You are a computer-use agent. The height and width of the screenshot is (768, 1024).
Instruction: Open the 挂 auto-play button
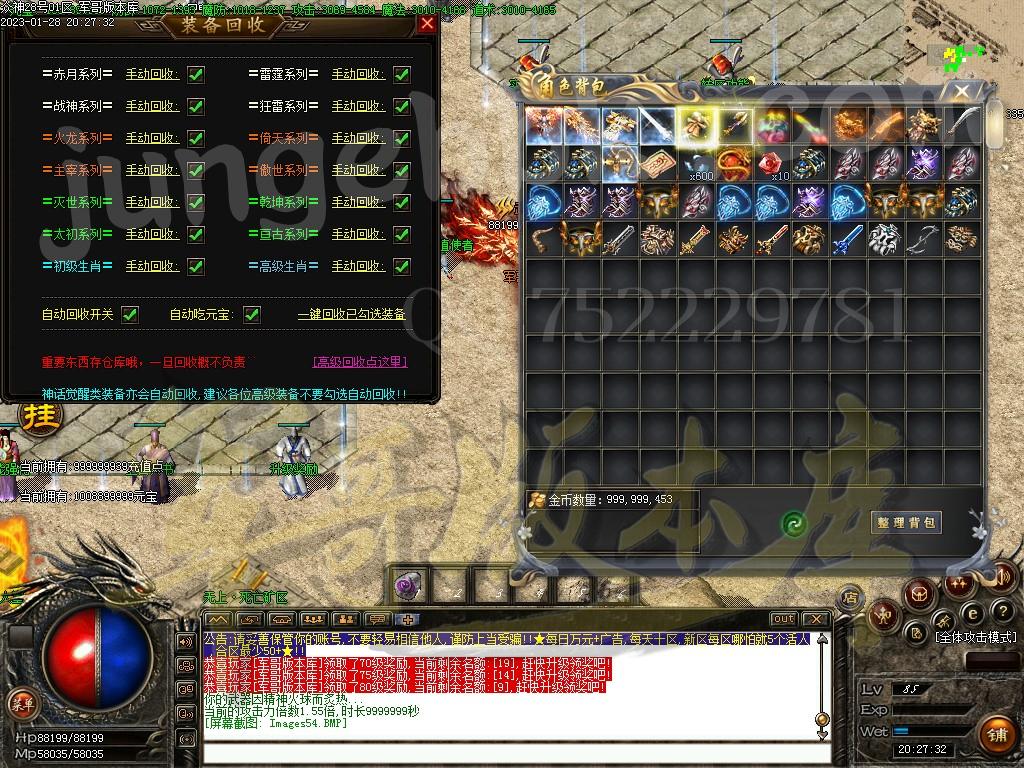pyautogui.click(x=41, y=414)
